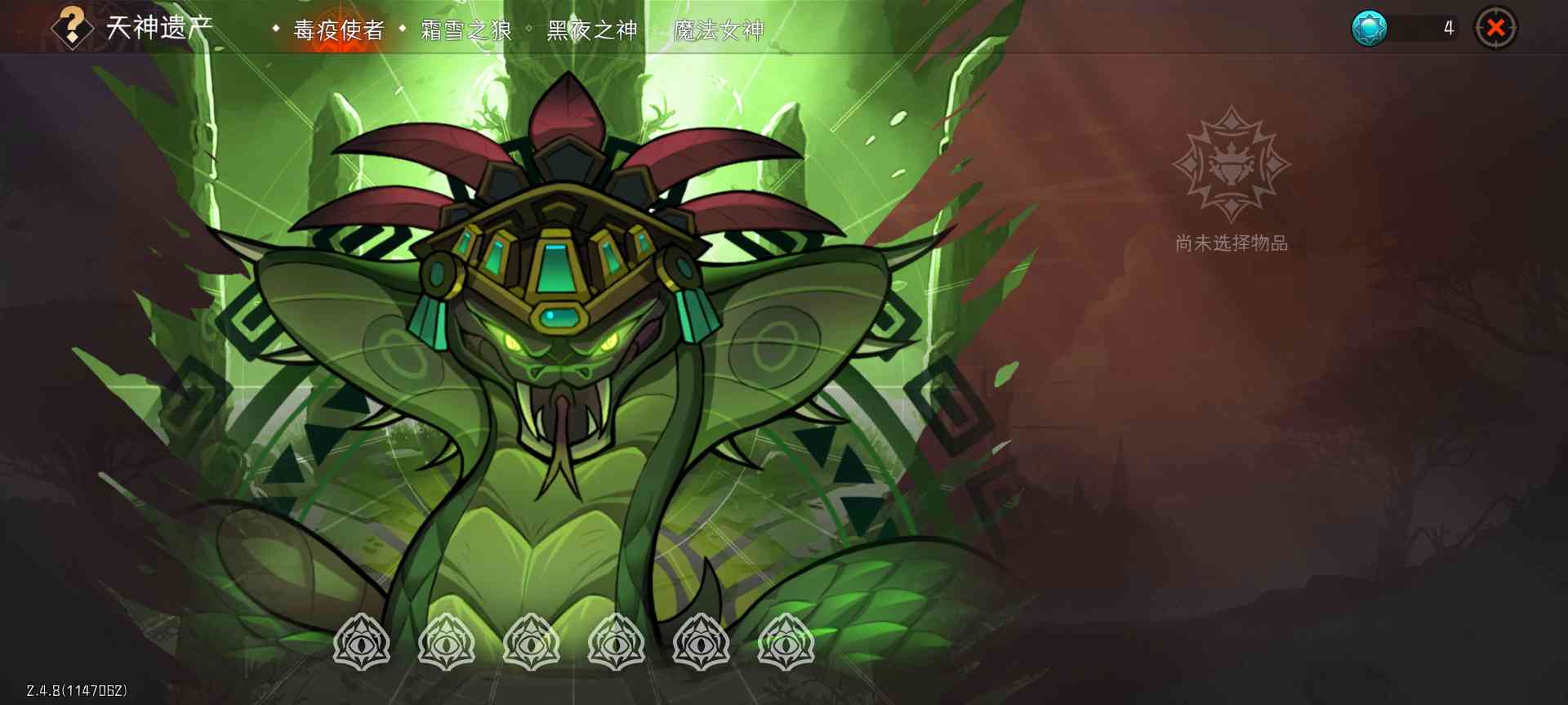Screen dimensions: 1568x705
Task: Select the first eye-rune relic slot
Action: tap(362, 643)
